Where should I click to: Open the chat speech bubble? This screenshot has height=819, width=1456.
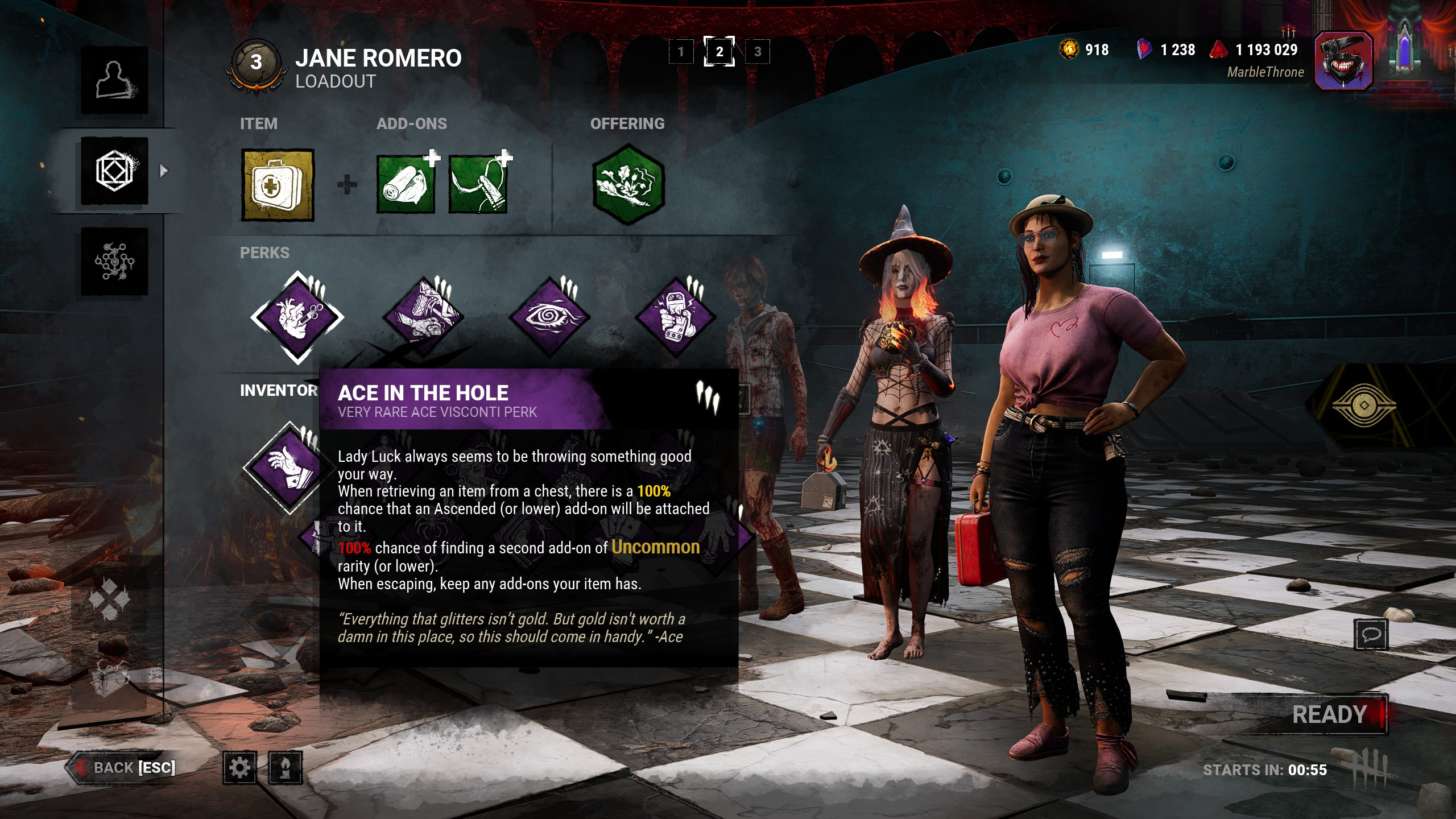pos(1371,634)
